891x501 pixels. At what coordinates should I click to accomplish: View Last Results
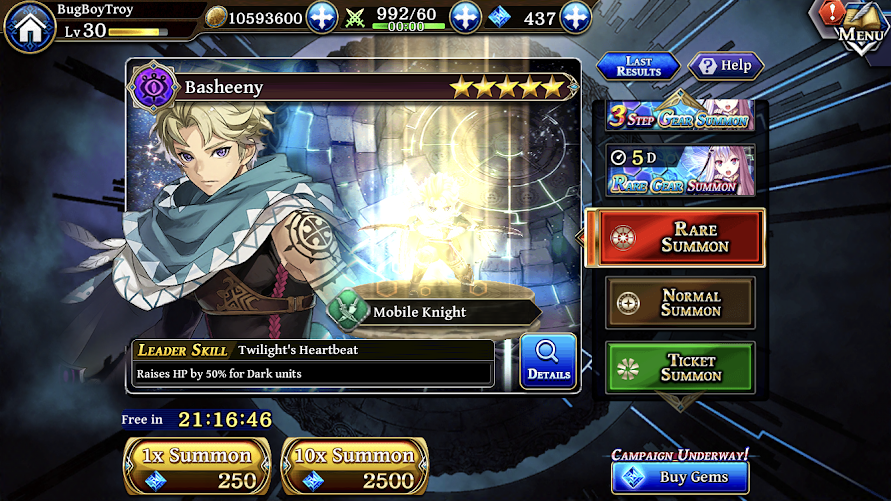[x=638, y=66]
